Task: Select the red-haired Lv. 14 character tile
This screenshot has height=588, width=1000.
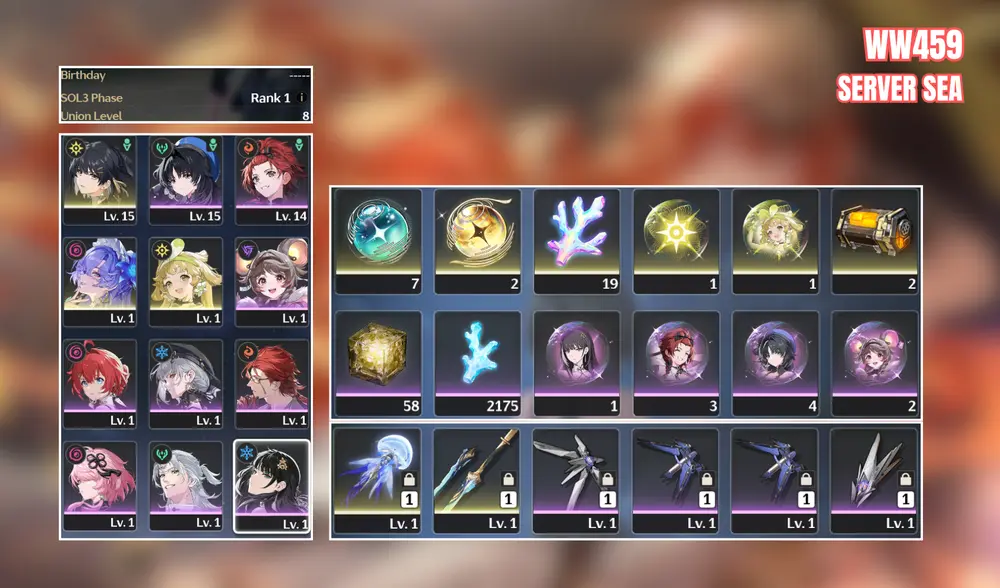Action: [271, 179]
